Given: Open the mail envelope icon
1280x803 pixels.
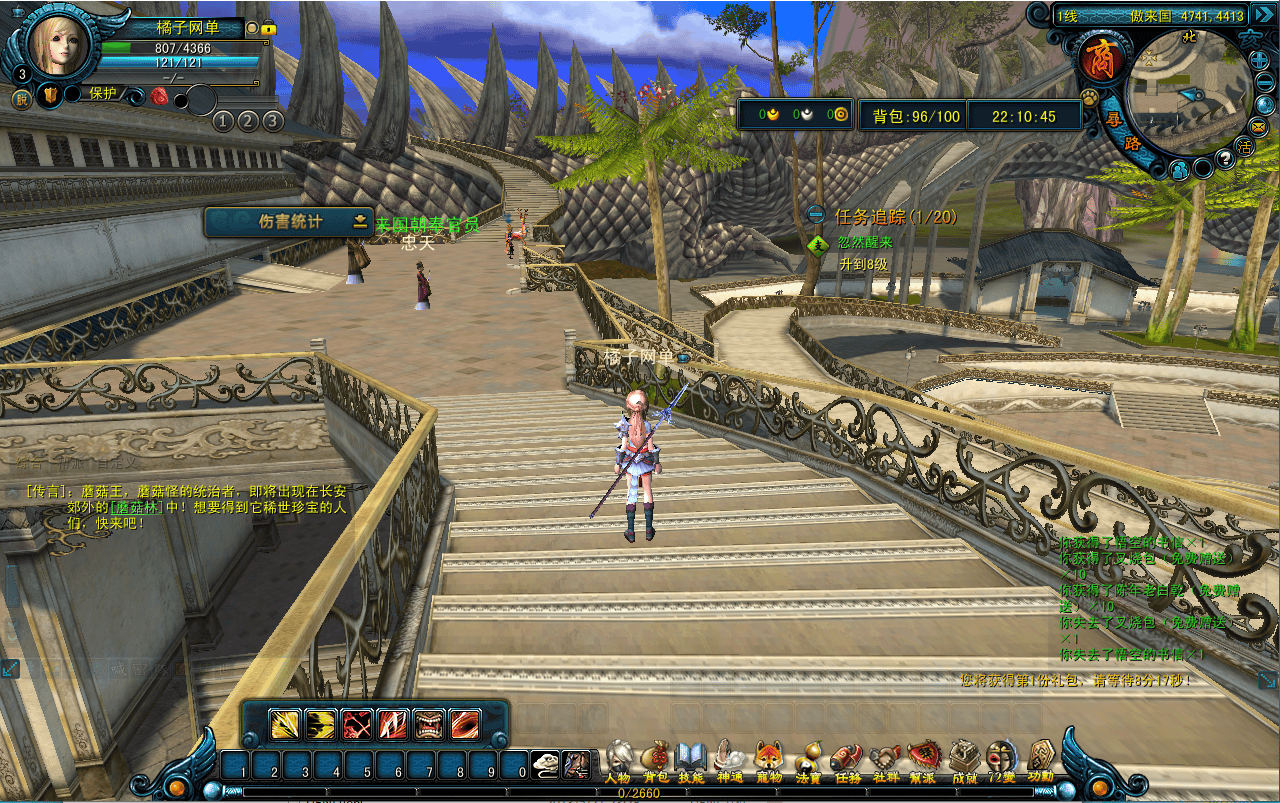Looking at the screenshot, I should [1257, 127].
